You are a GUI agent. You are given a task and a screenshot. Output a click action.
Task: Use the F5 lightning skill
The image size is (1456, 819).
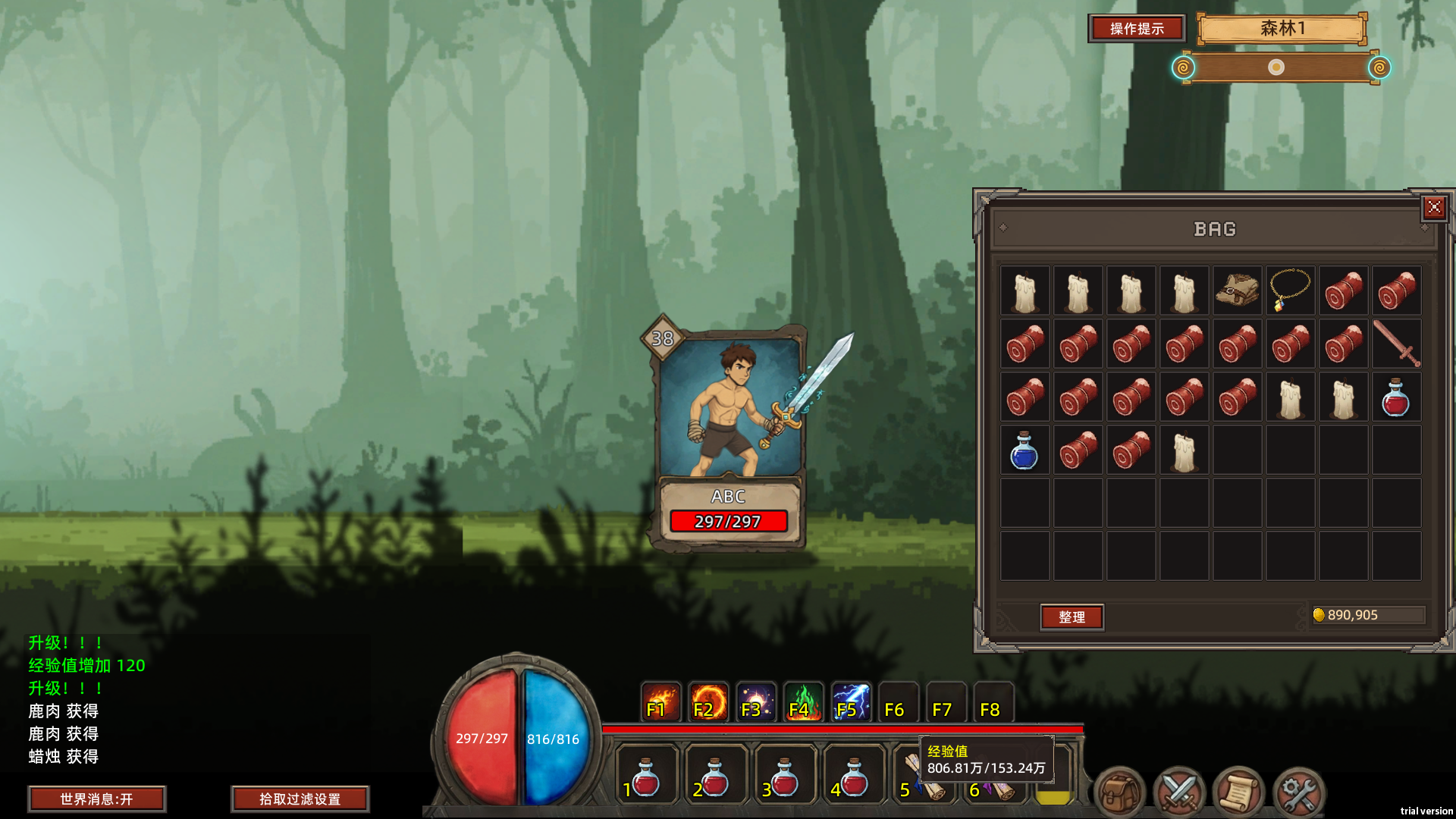851,703
